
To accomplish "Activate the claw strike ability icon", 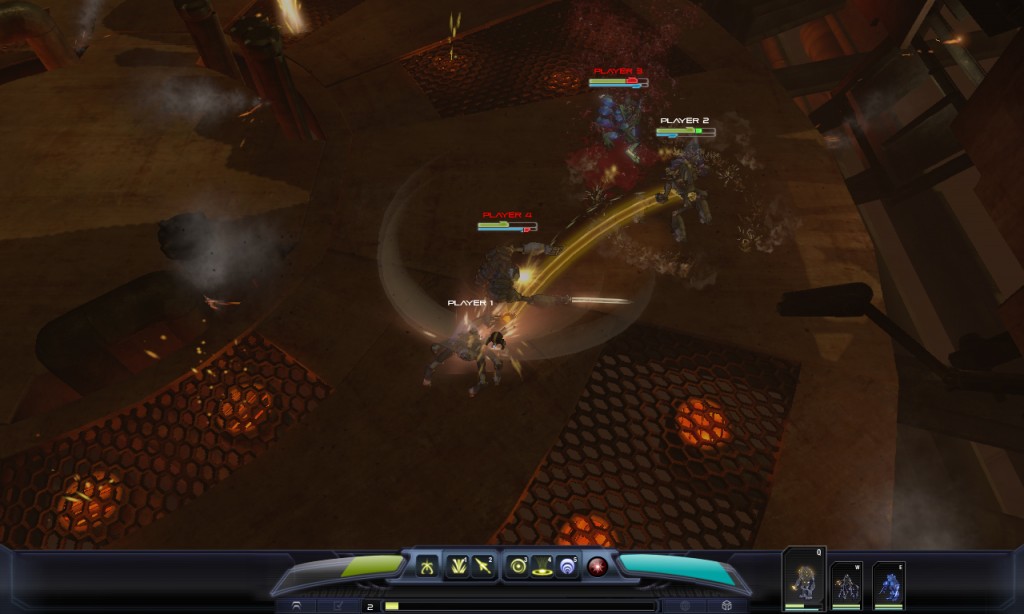I will point(428,565).
